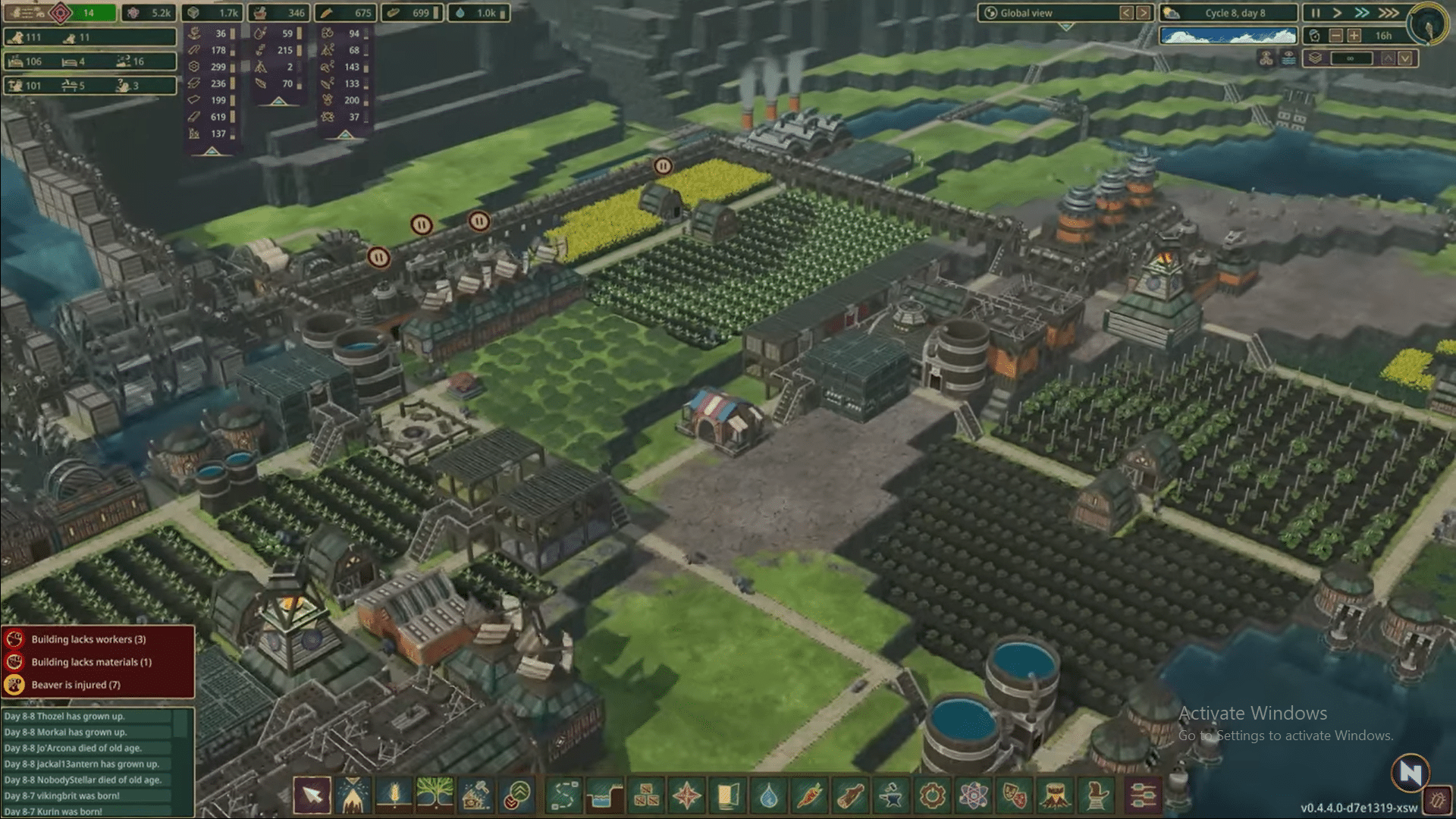1456x819 pixels.
Task: Increase working hours with the plus stepper
Action: click(x=1355, y=36)
